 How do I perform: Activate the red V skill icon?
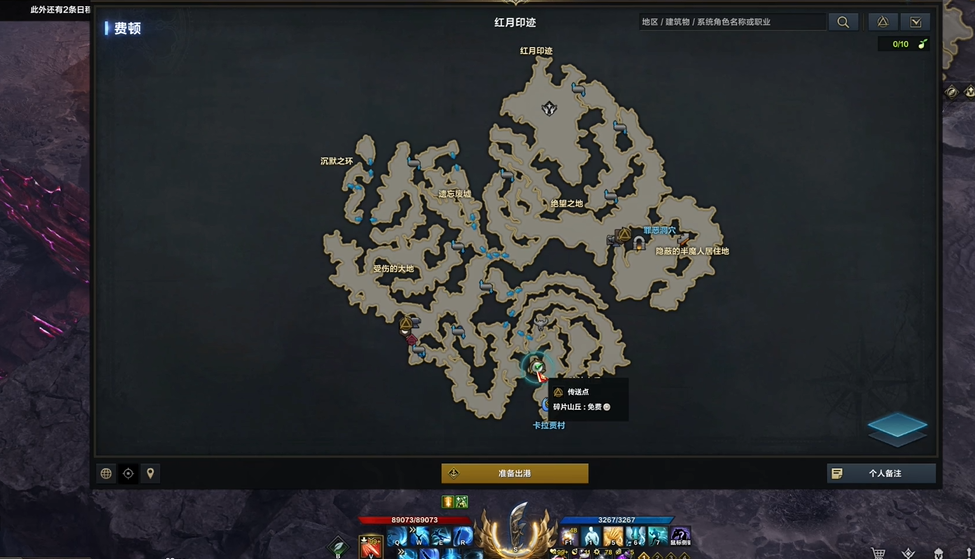[x=371, y=547]
